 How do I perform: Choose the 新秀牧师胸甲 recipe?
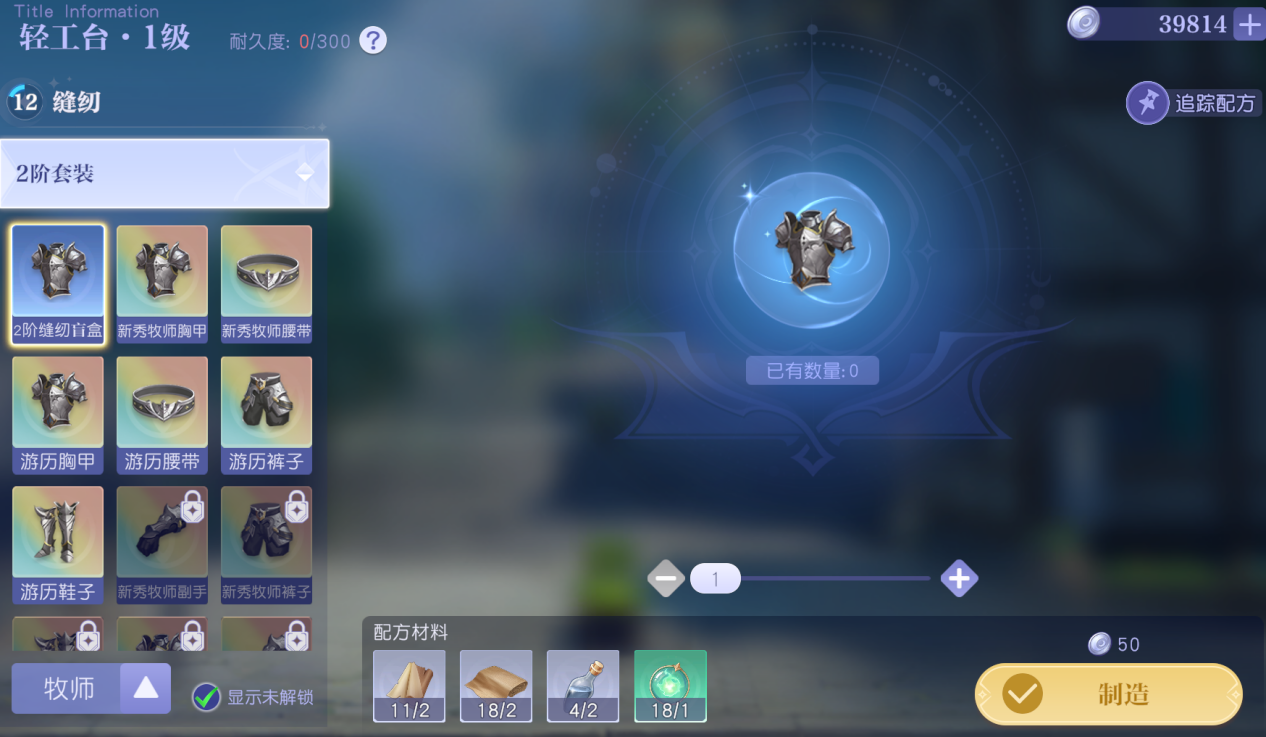[x=162, y=284]
